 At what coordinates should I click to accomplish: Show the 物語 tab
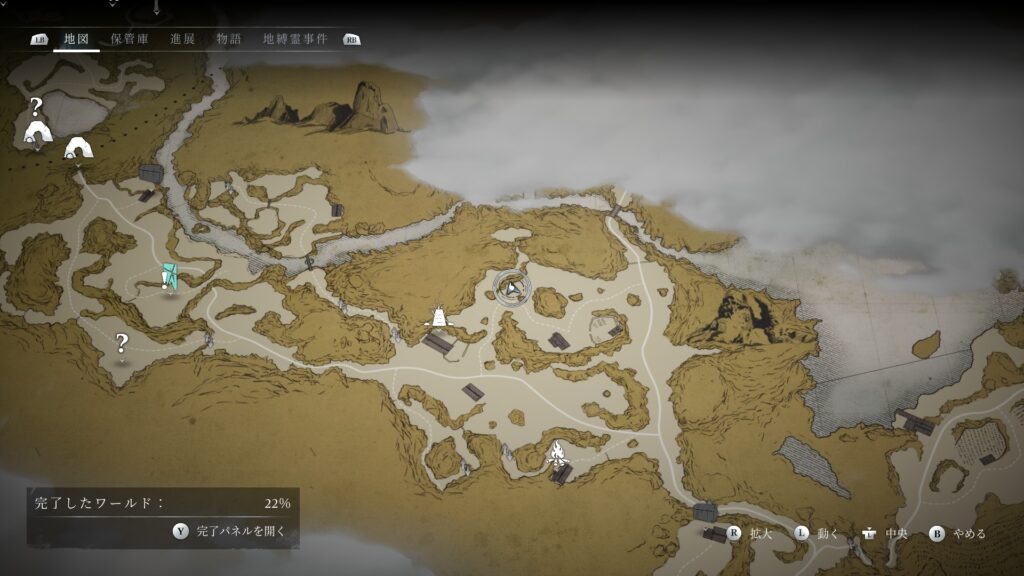tap(229, 39)
